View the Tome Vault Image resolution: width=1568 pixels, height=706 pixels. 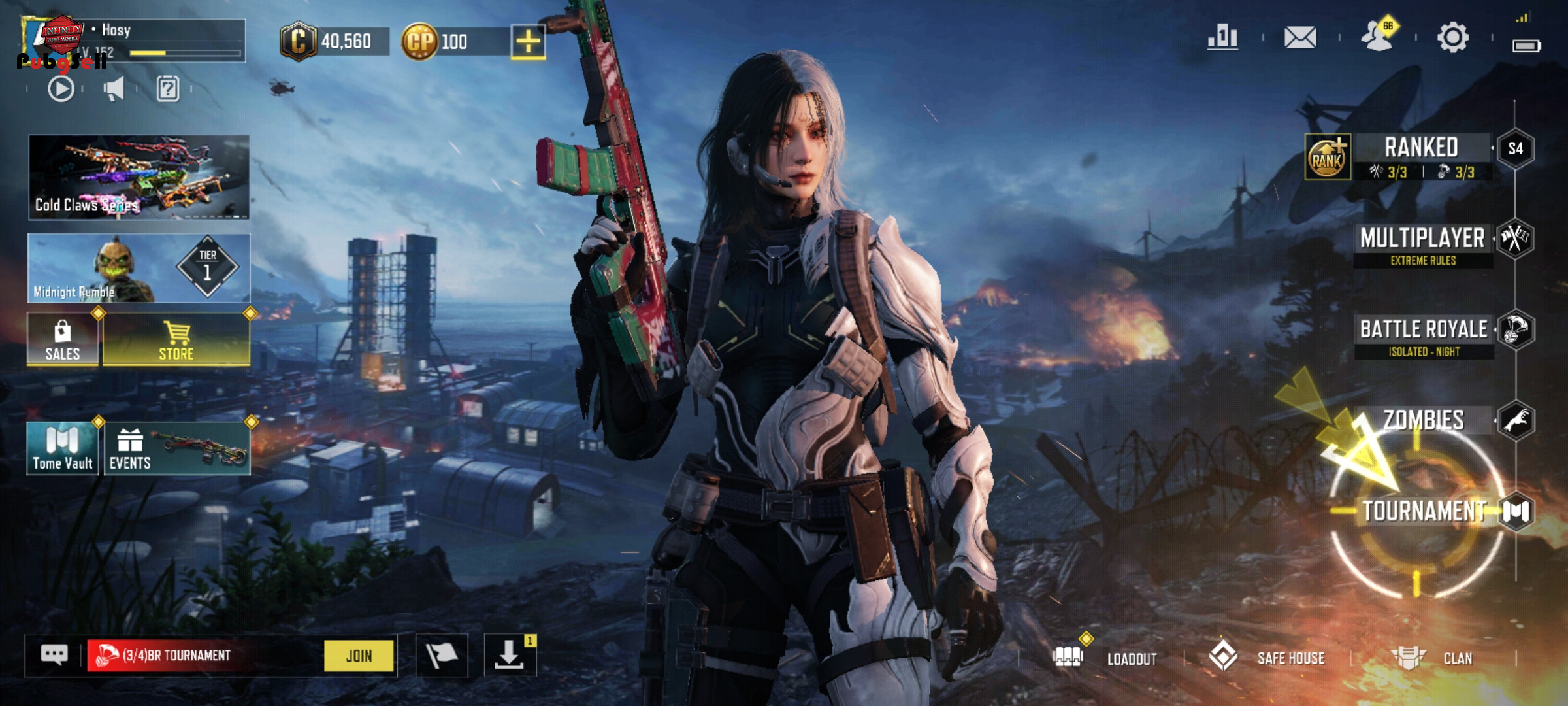click(63, 448)
